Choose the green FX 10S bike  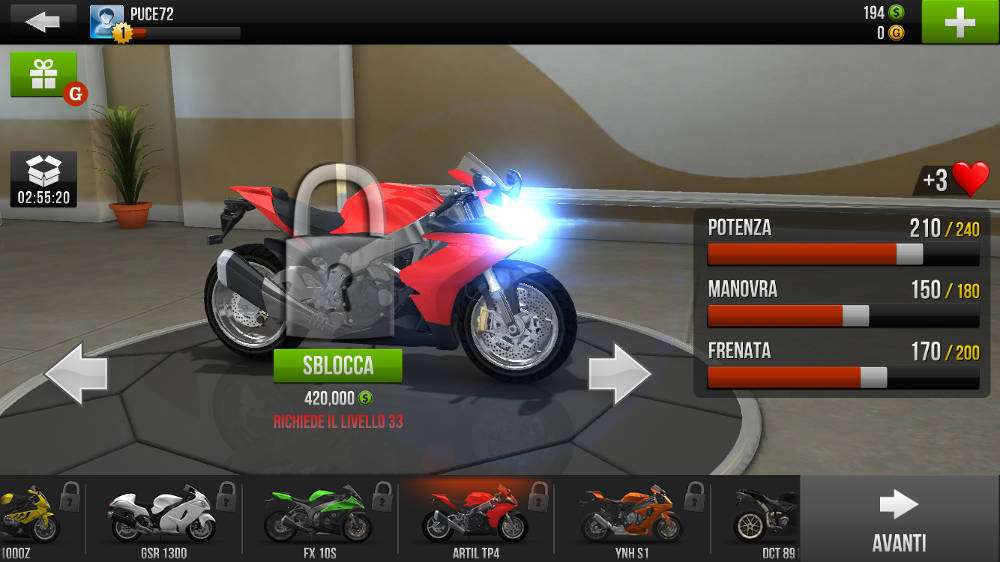pos(318,516)
